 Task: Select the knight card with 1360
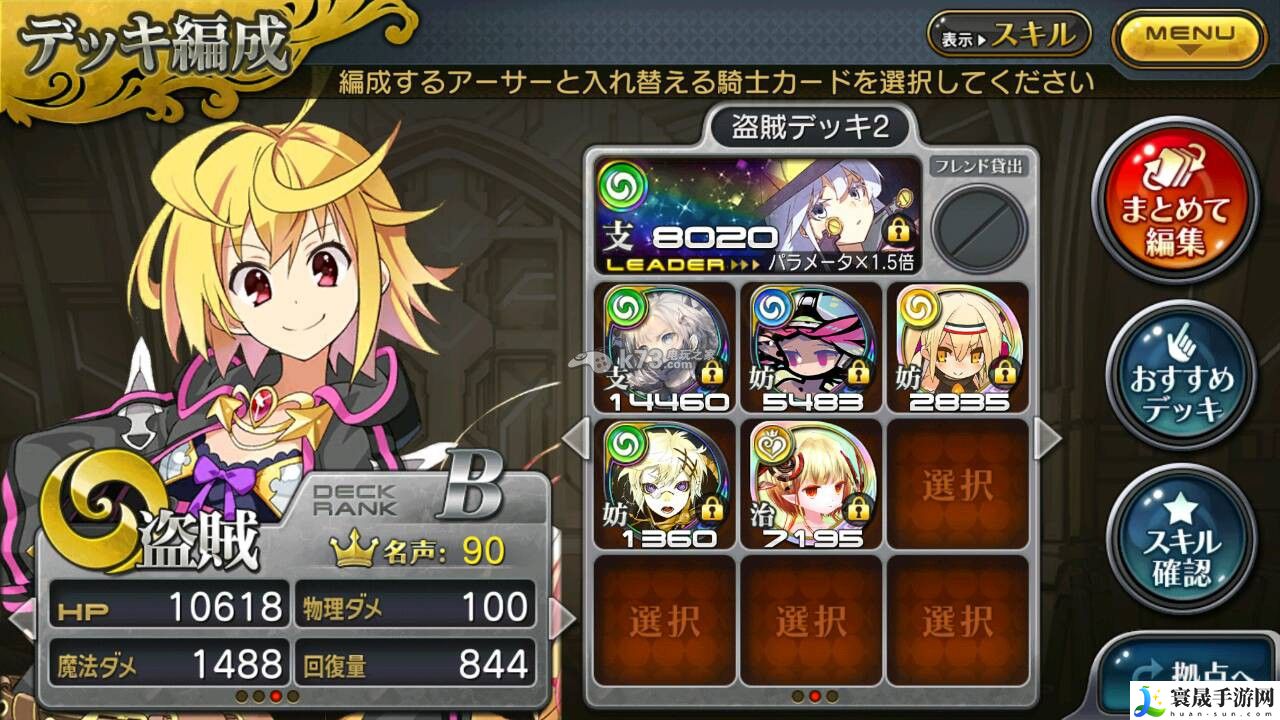[x=663, y=485]
